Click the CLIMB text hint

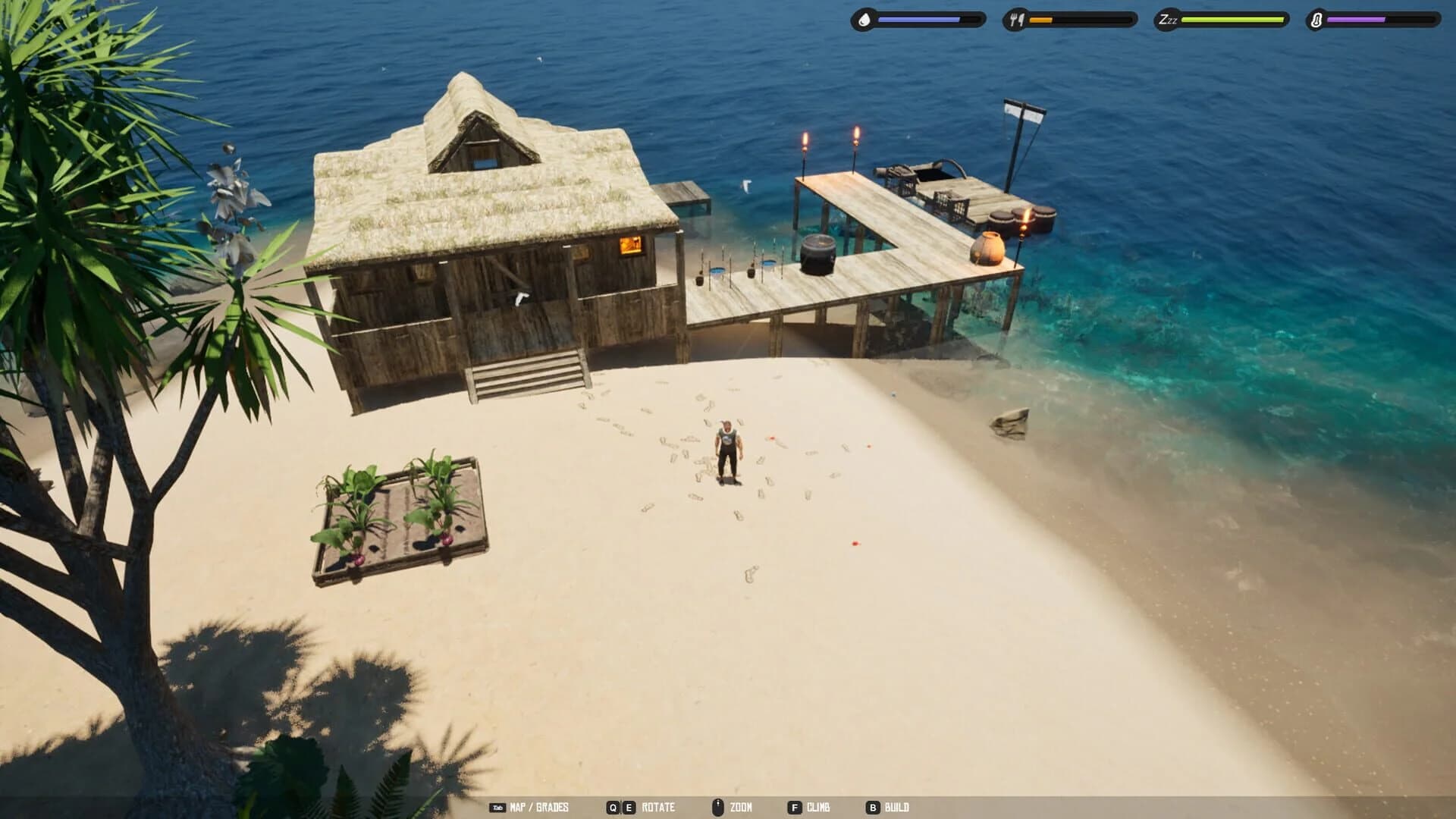coord(819,807)
